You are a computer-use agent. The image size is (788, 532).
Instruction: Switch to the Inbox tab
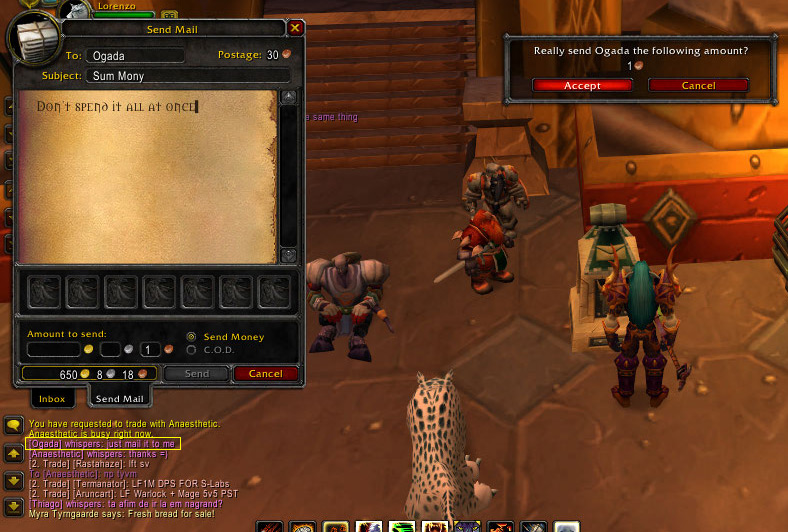[52, 398]
